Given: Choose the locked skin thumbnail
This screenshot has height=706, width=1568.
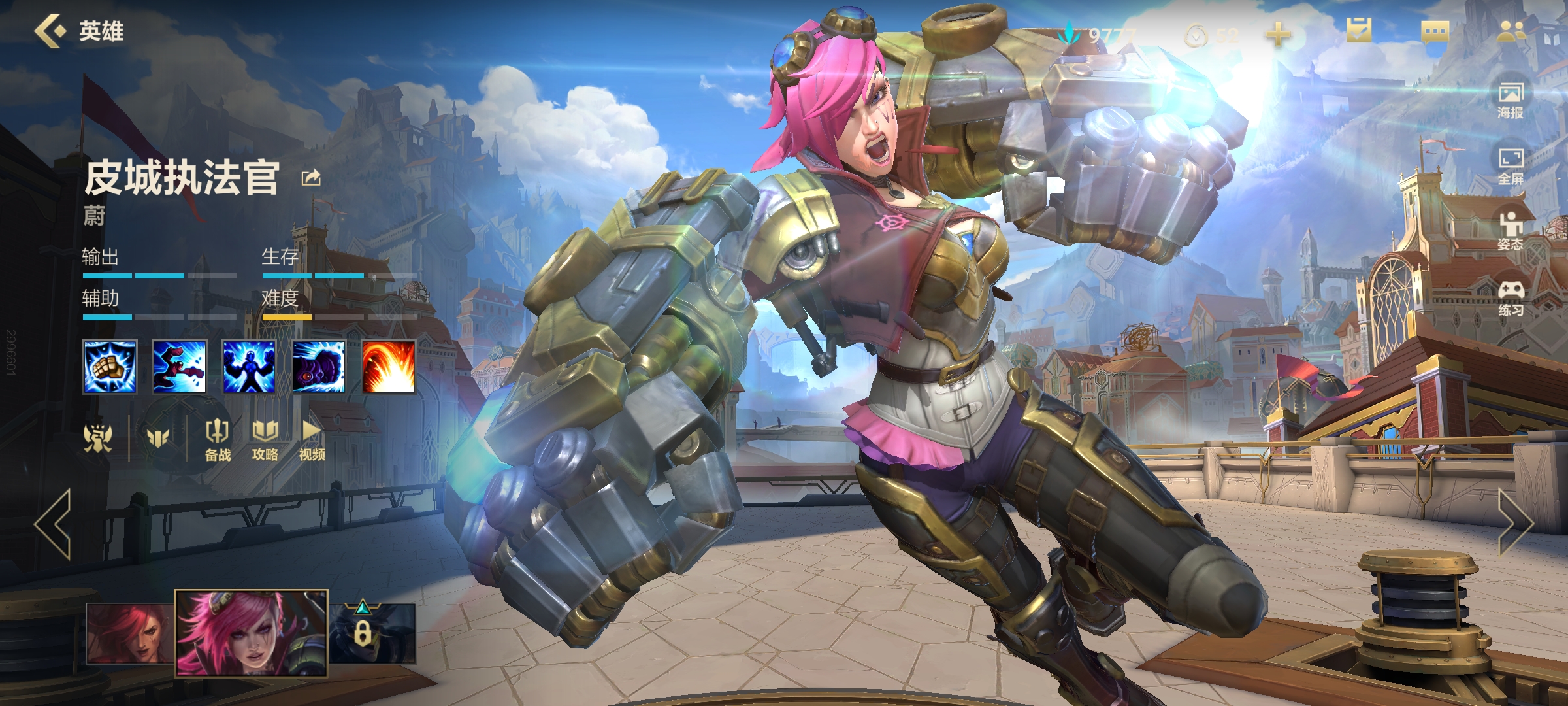Looking at the screenshot, I should 371,633.
